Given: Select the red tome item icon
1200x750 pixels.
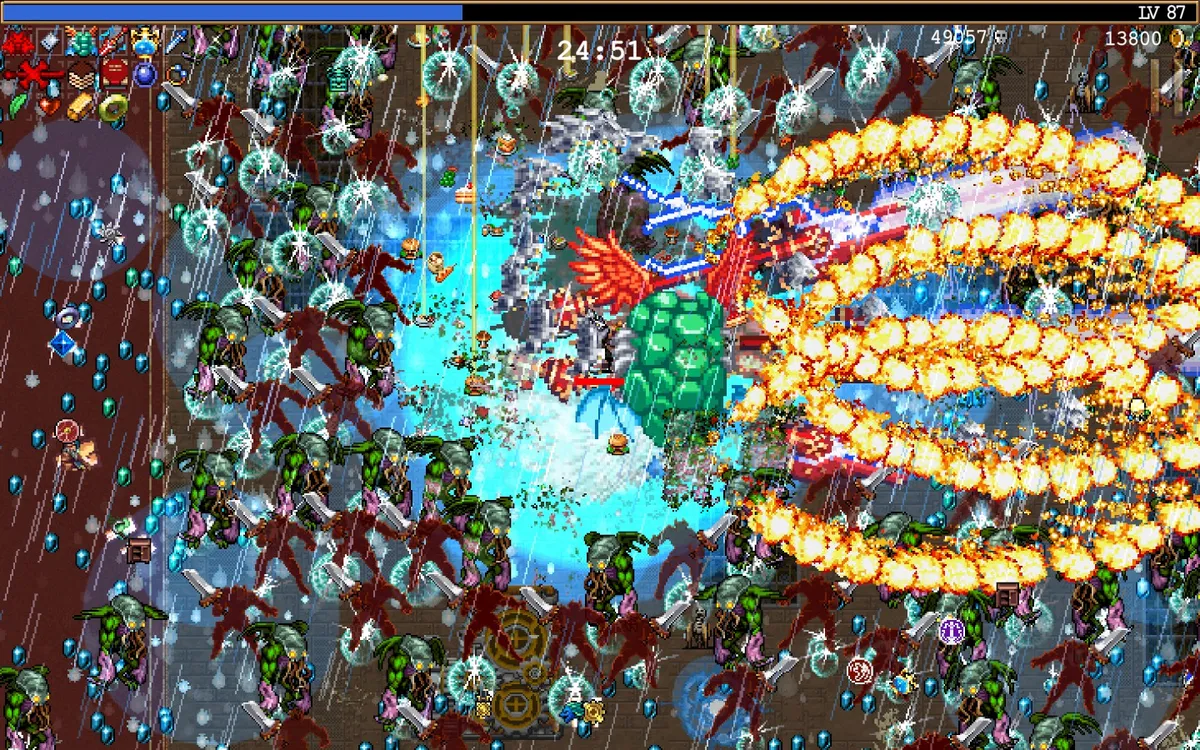Looking at the screenshot, I should click(x=113, y=73).
